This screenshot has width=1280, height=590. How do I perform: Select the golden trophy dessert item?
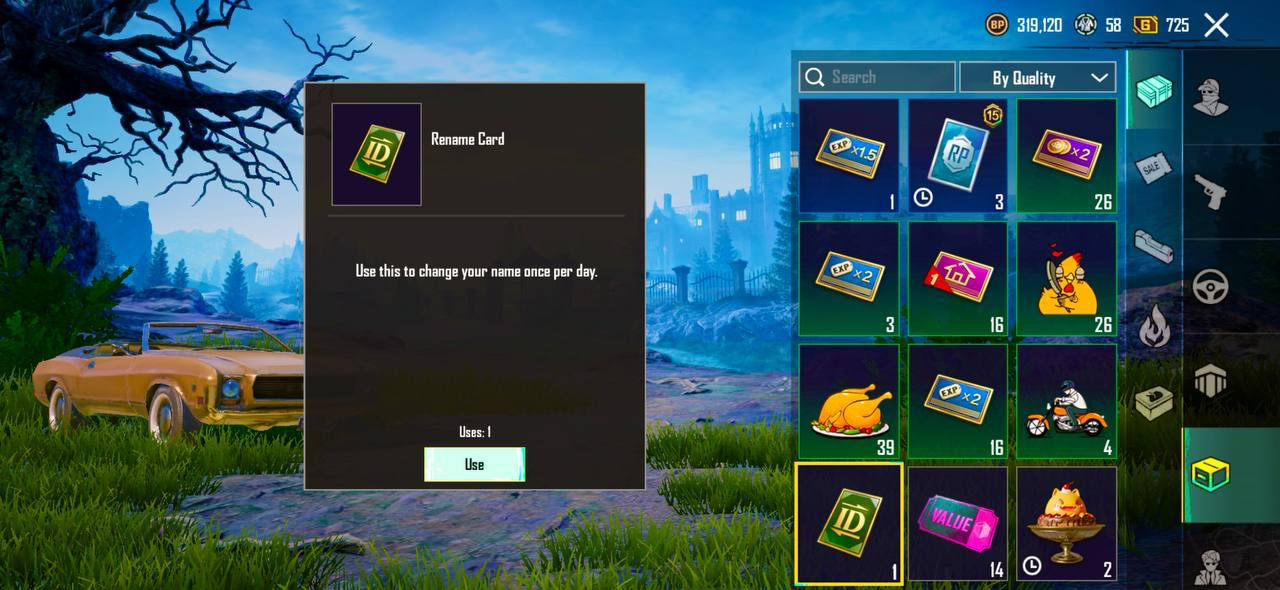tap(1067, 524)
